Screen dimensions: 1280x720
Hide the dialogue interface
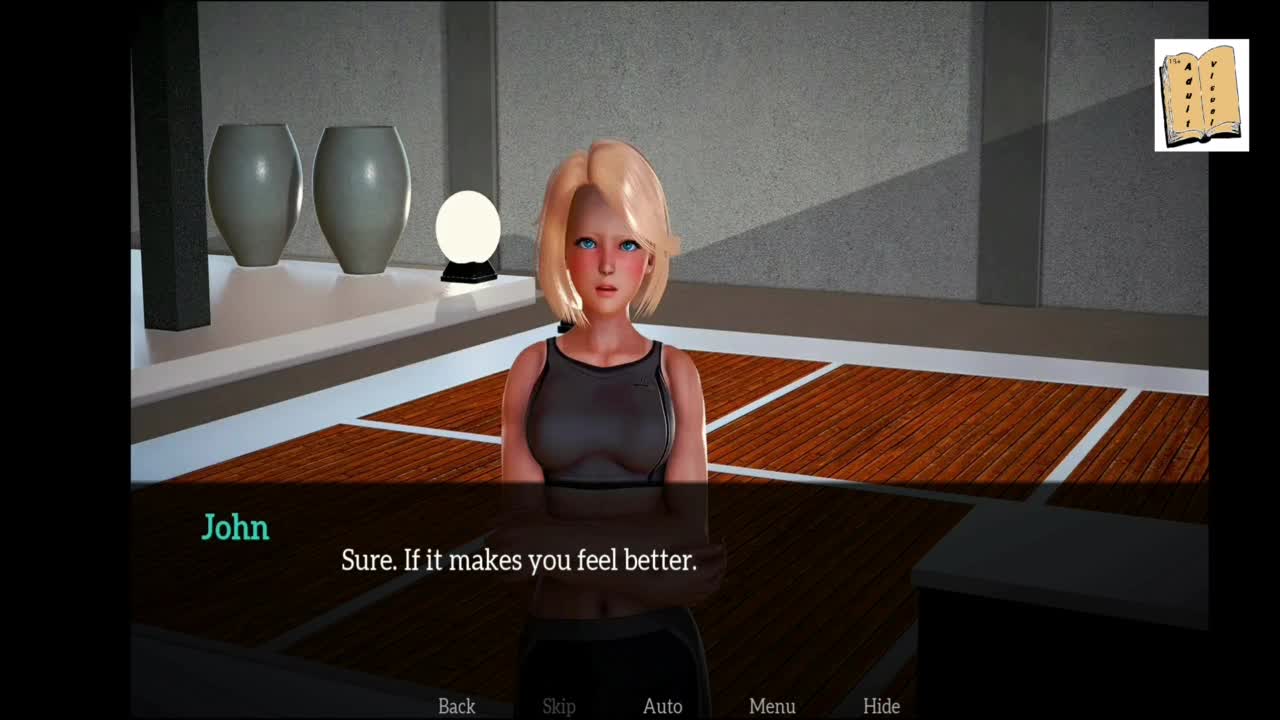881,706
